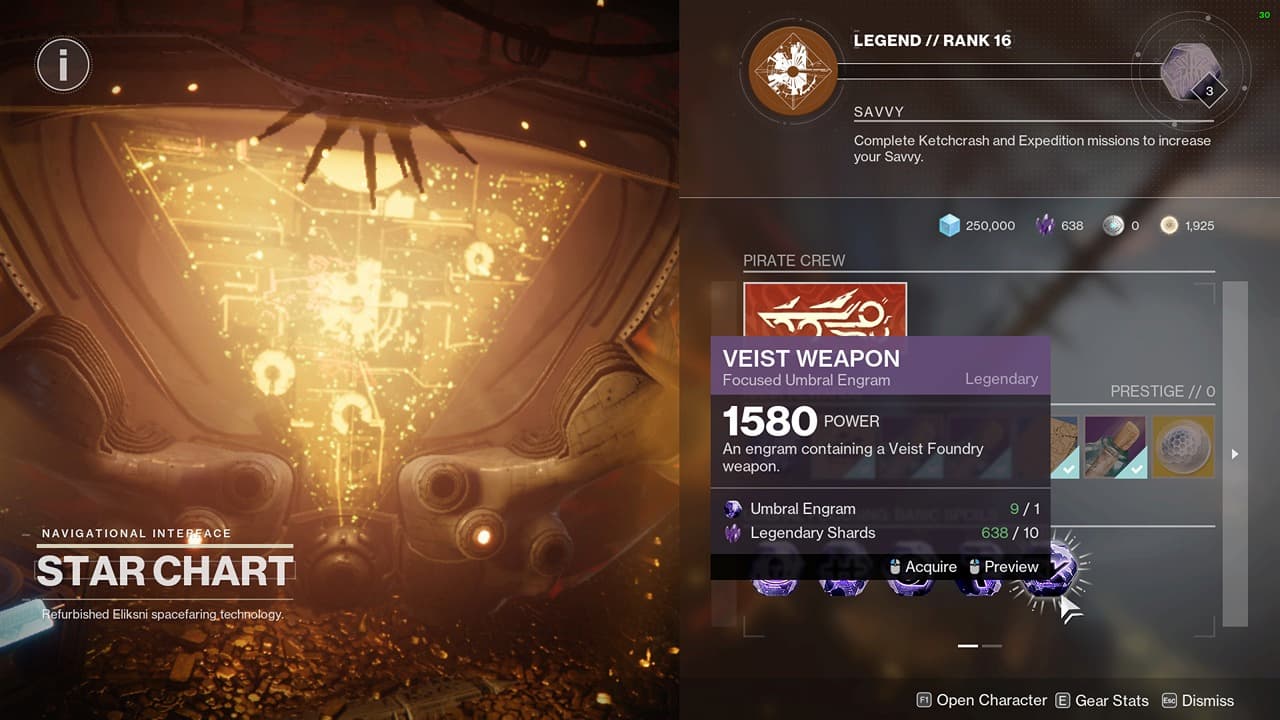Click the checkmark on the map fragment item
Viewport: 1280px width, 720px height.
coord(1068,469)
